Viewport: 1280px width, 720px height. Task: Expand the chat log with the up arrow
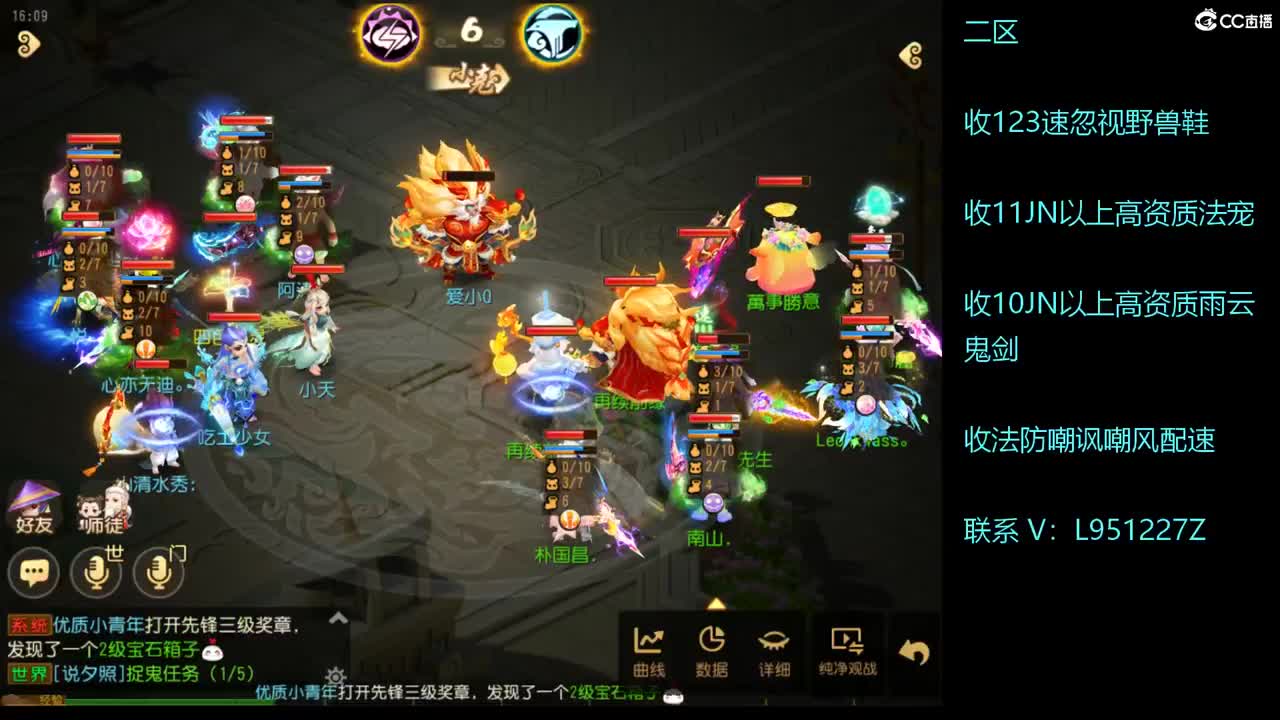pyautogui.click(x=339, y=615)
